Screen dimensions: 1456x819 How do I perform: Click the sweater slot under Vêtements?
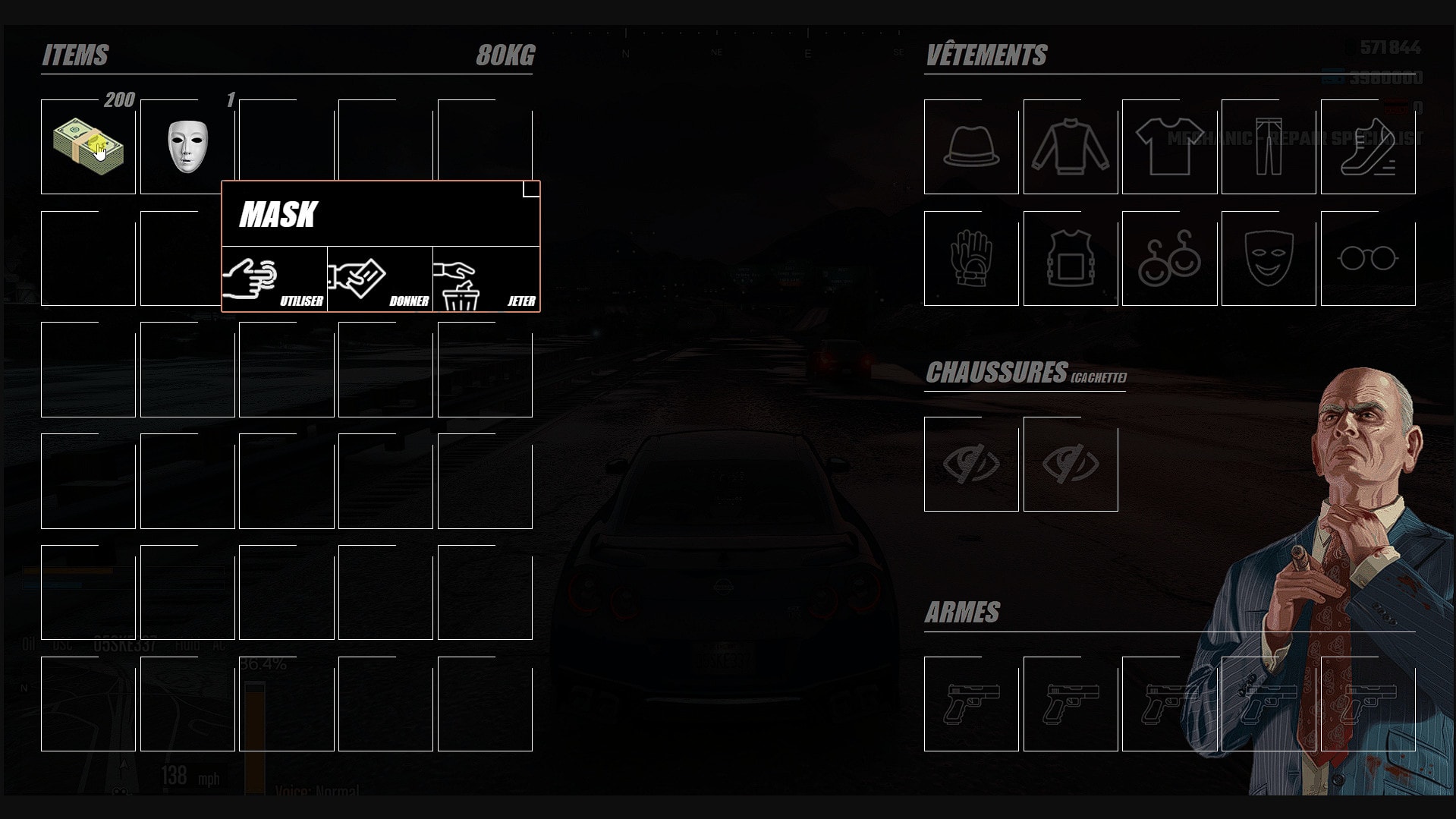pyautogui.click(x=1070, y=146)
